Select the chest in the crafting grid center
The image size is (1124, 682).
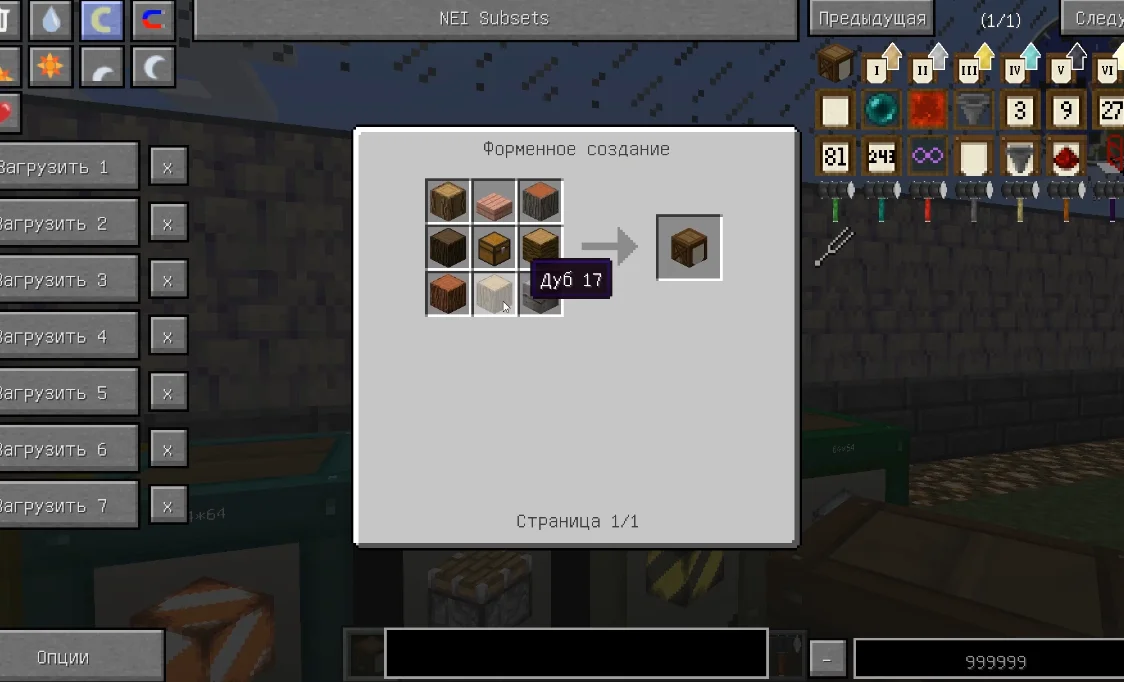tap(494, 247)
